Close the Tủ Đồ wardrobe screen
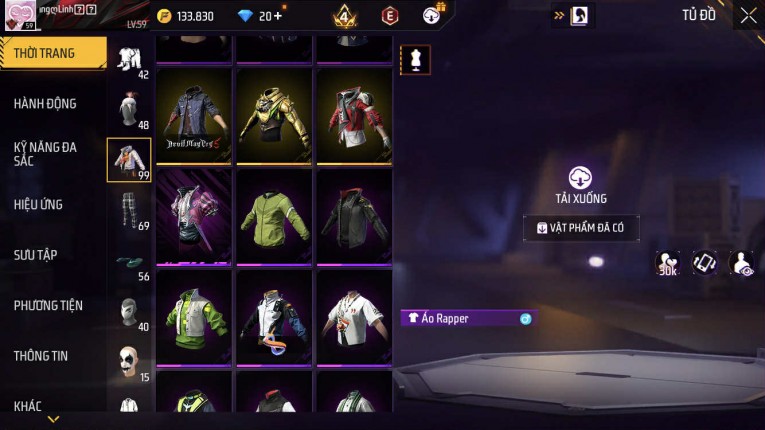 tap(748, 15)
